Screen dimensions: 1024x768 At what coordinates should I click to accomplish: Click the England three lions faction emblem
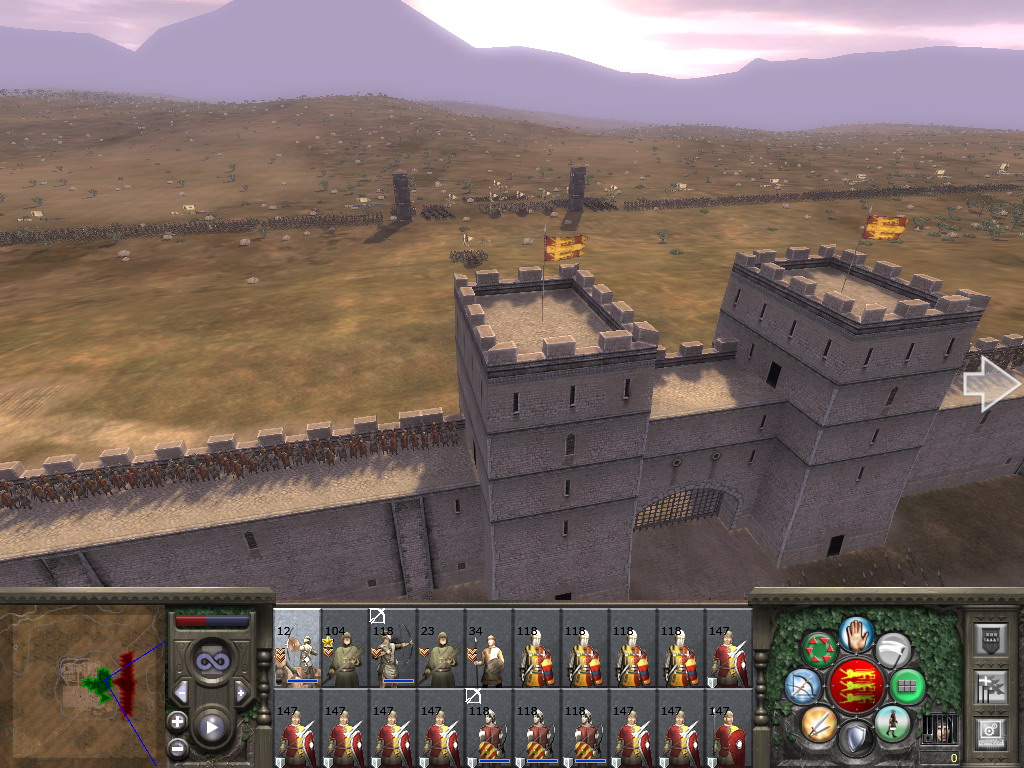855,686
